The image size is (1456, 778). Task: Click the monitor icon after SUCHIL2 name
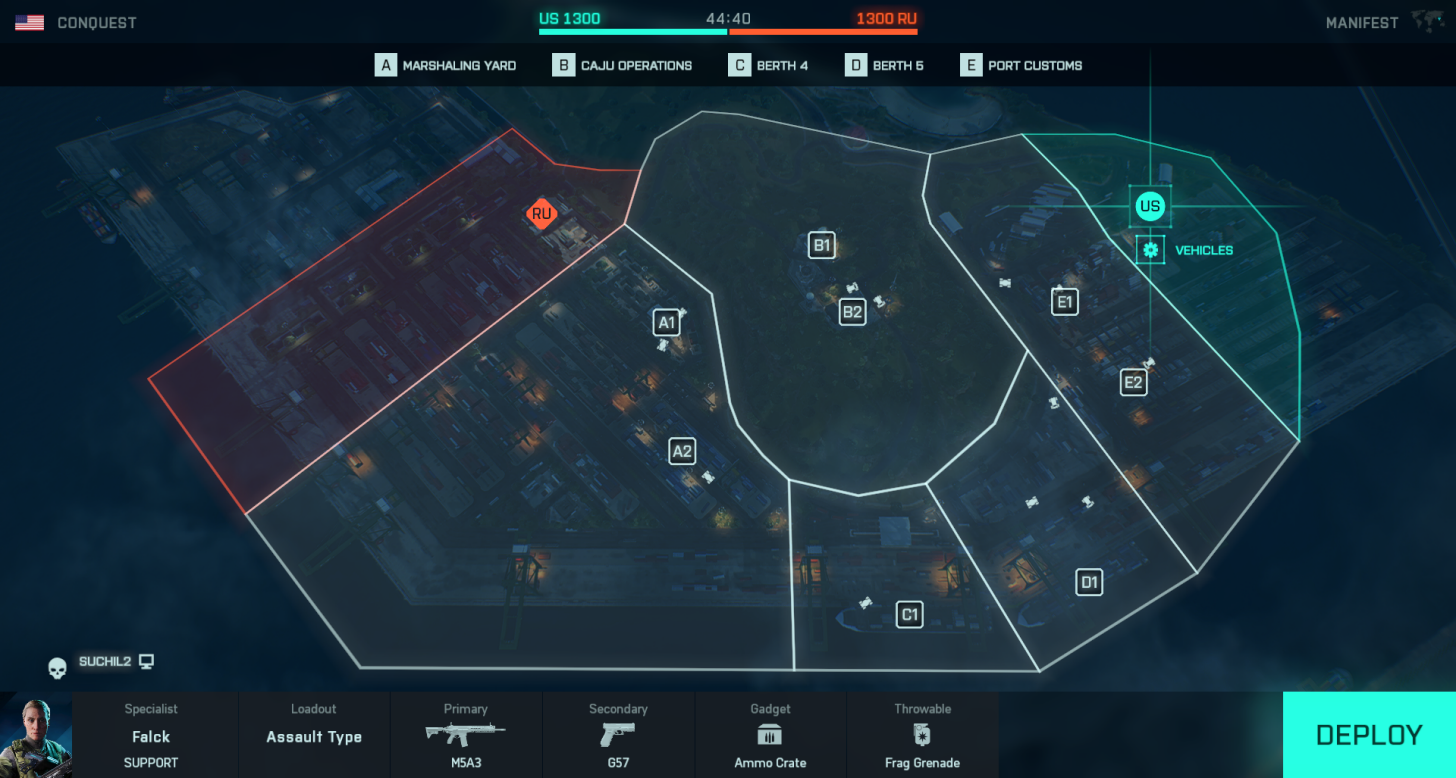pos(148,661)
